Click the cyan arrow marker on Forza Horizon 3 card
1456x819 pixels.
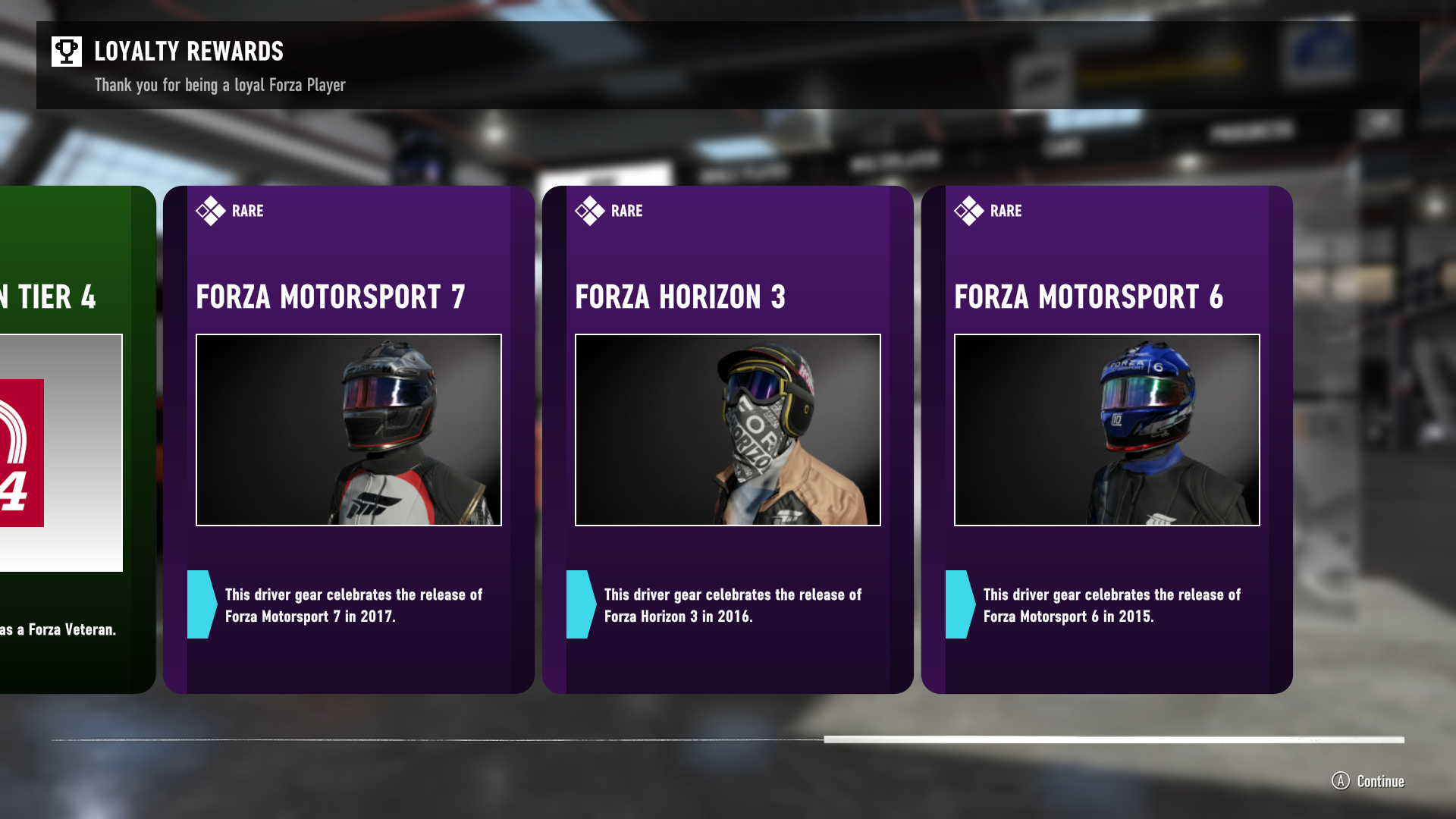point(580,604)
